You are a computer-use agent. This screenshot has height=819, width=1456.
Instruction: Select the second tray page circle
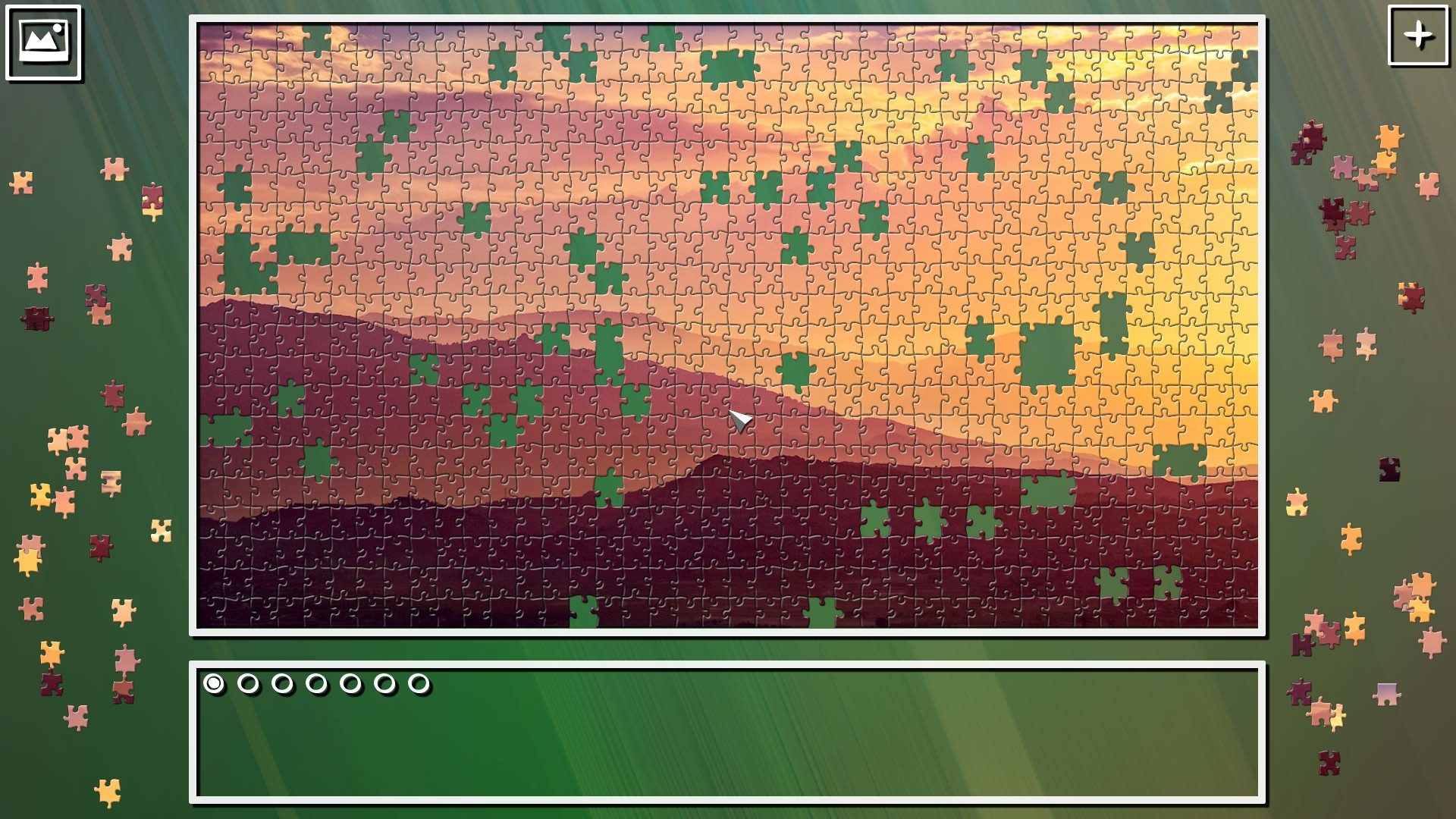tap(248, 684)
